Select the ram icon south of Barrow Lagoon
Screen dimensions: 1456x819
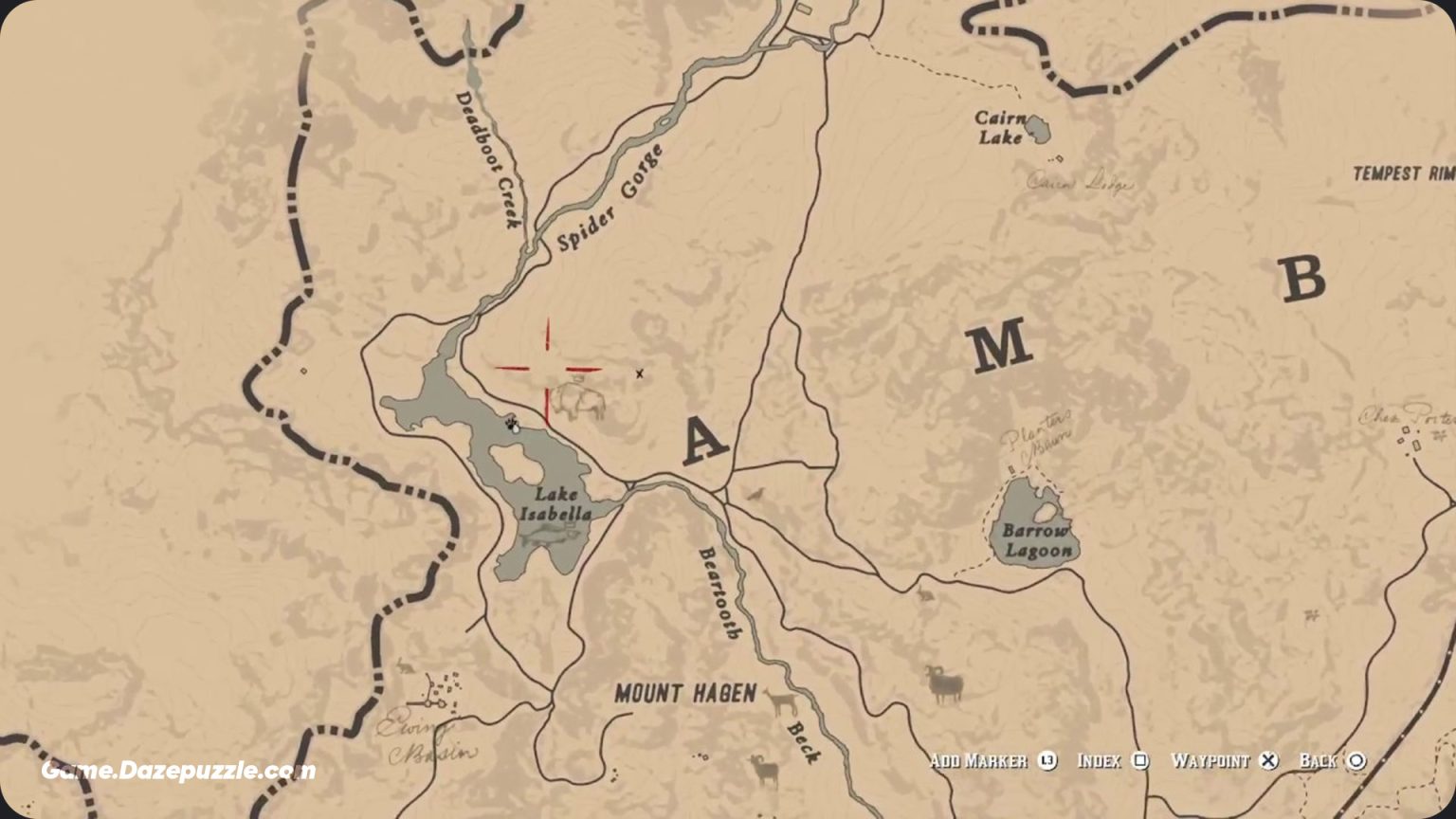[945, 683]
